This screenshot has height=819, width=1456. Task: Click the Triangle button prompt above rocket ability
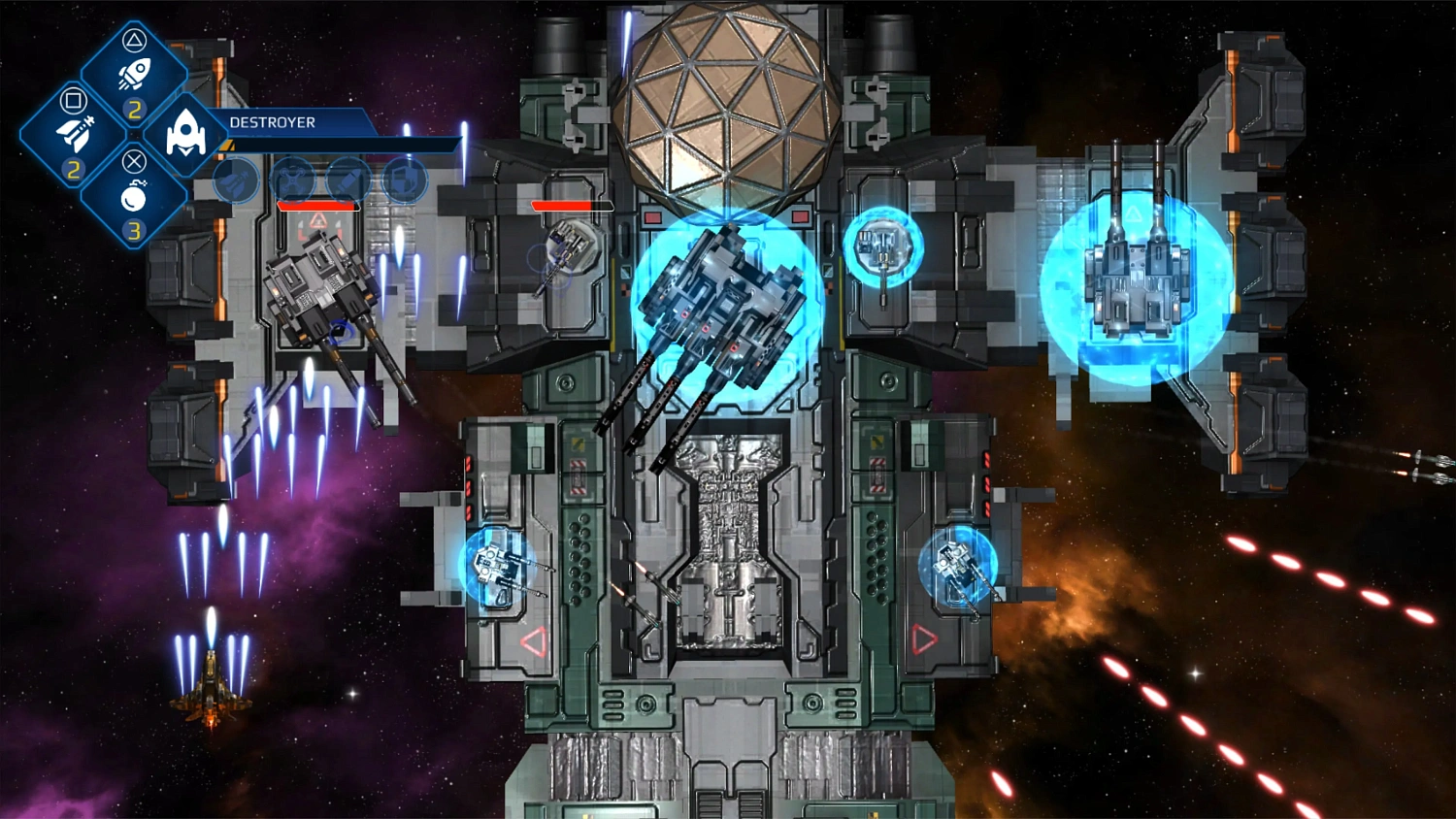134,41
